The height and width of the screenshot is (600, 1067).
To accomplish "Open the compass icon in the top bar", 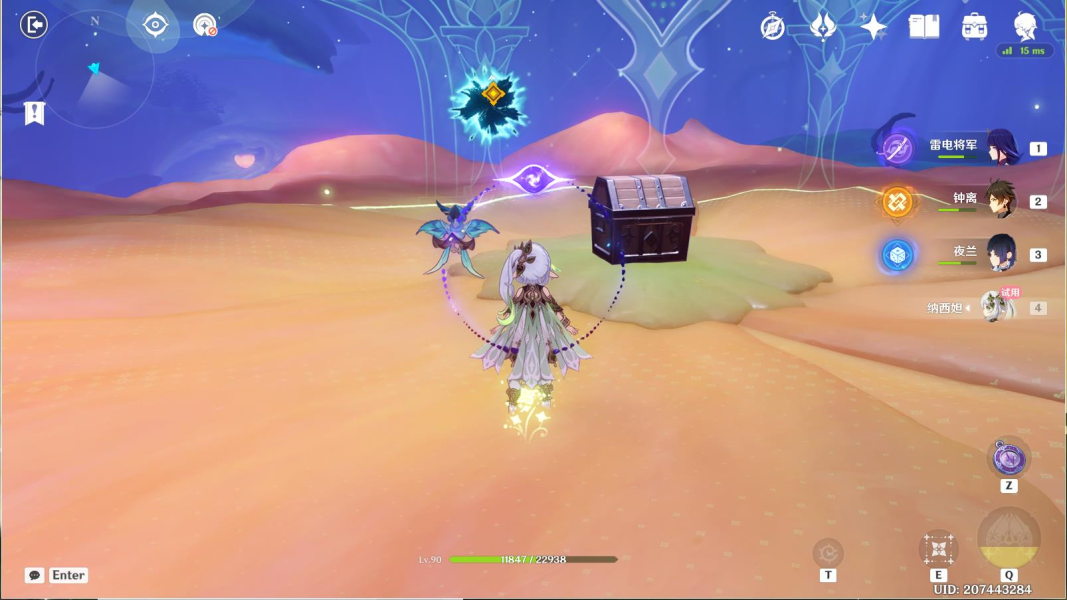I will [772, 27].
